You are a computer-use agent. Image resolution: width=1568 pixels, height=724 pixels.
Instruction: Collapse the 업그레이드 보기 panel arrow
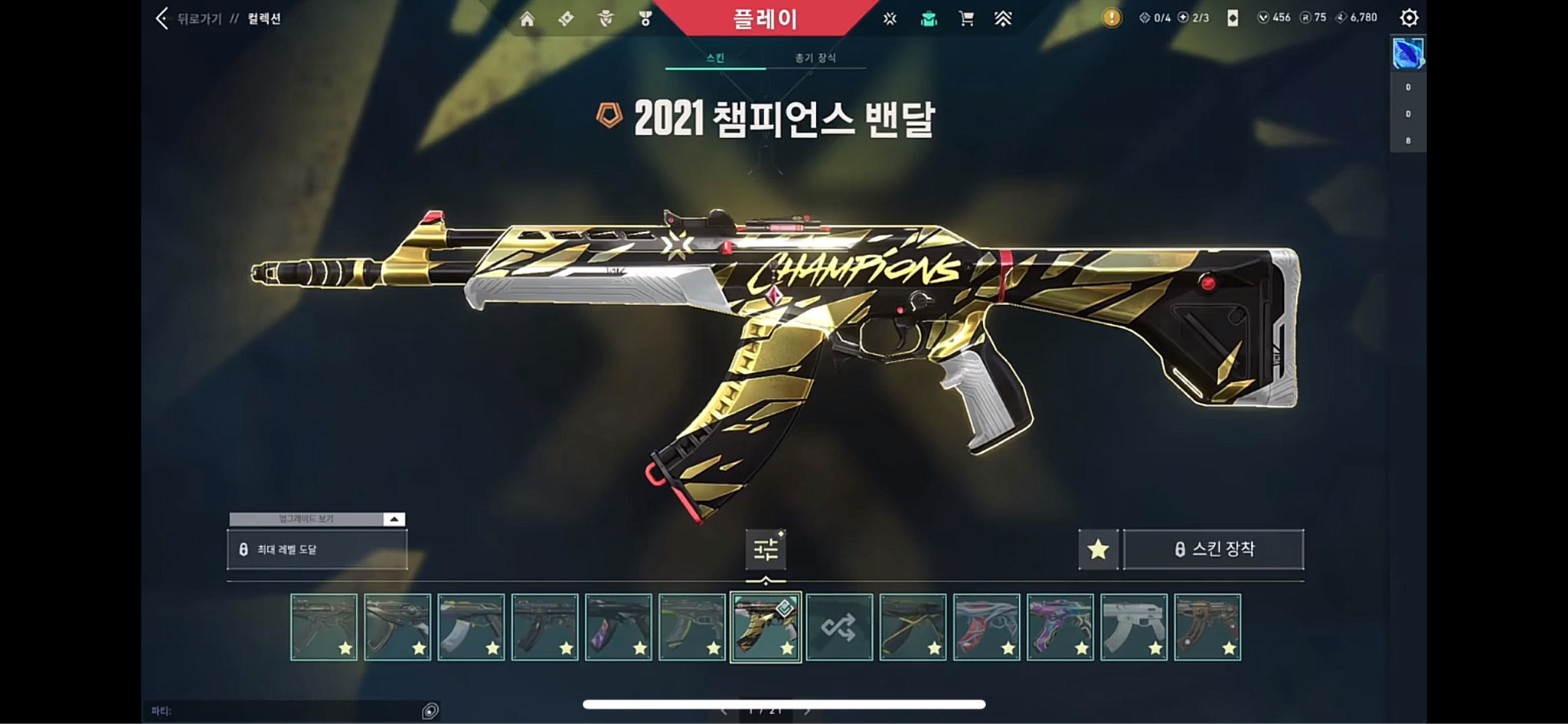(393, 519)
